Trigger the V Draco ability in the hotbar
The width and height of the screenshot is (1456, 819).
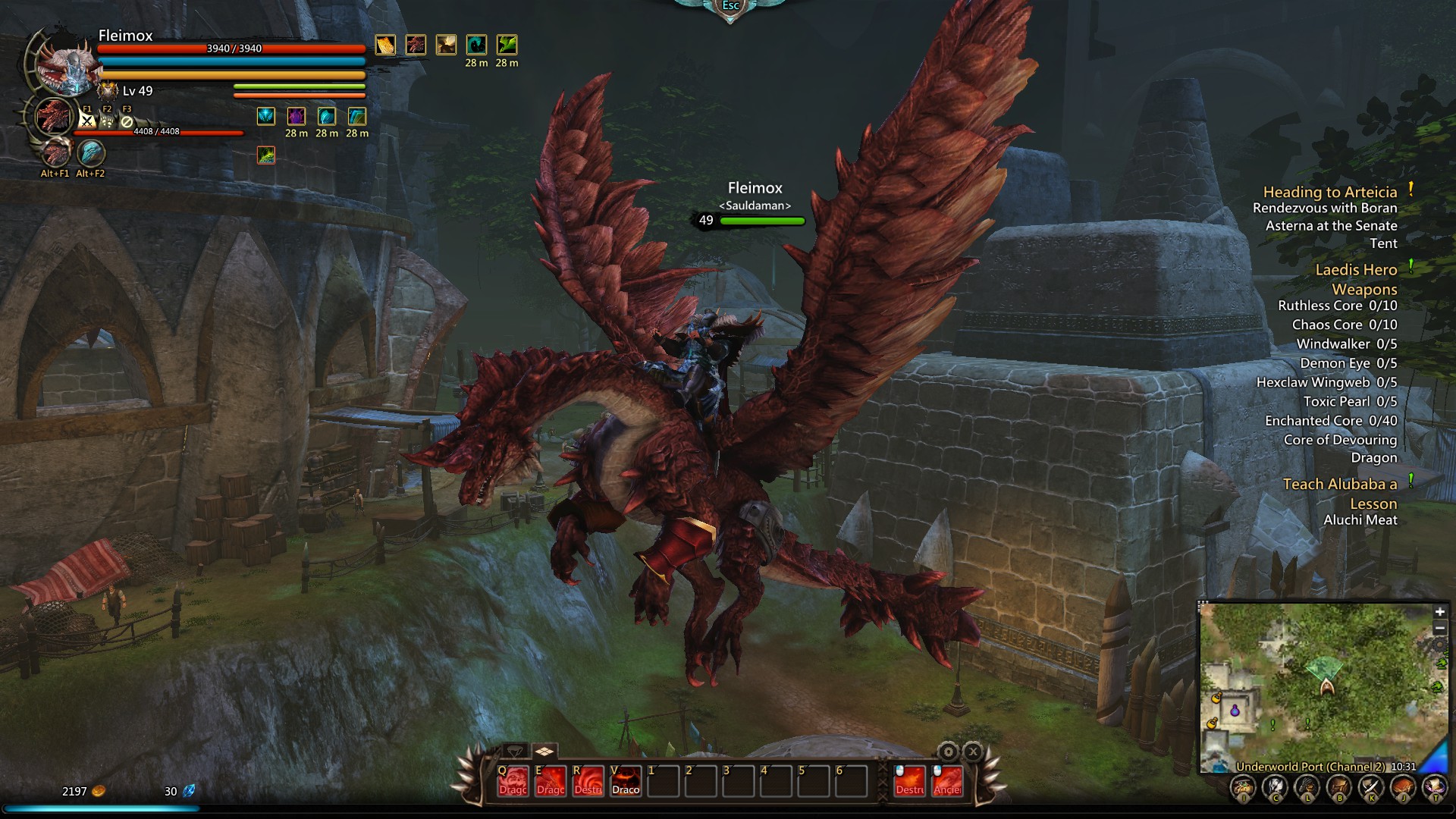tap(625, 782)
